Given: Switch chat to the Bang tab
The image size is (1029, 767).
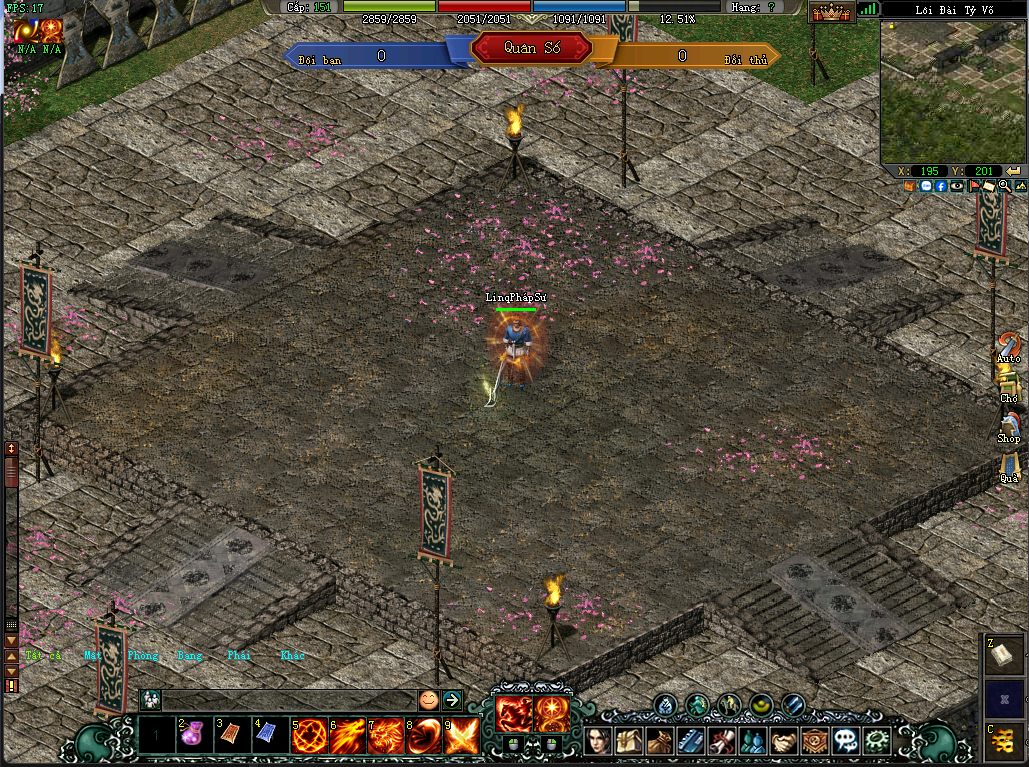Looking at the screenshot, I should tap(189, 656).
